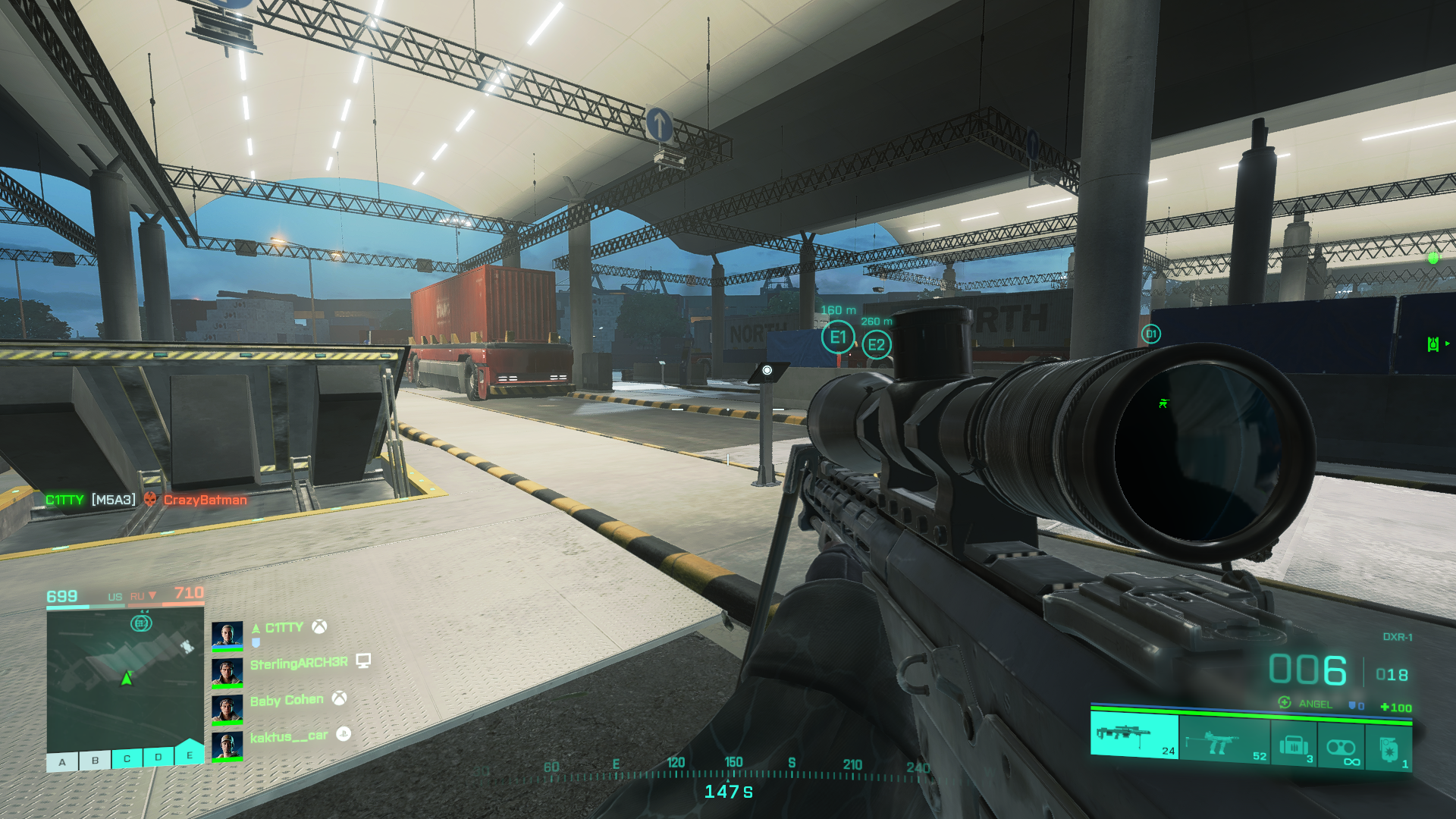The image size is (1456, 819).
Task: Choose squad member Baby Cohen
Action: [287, 700]
